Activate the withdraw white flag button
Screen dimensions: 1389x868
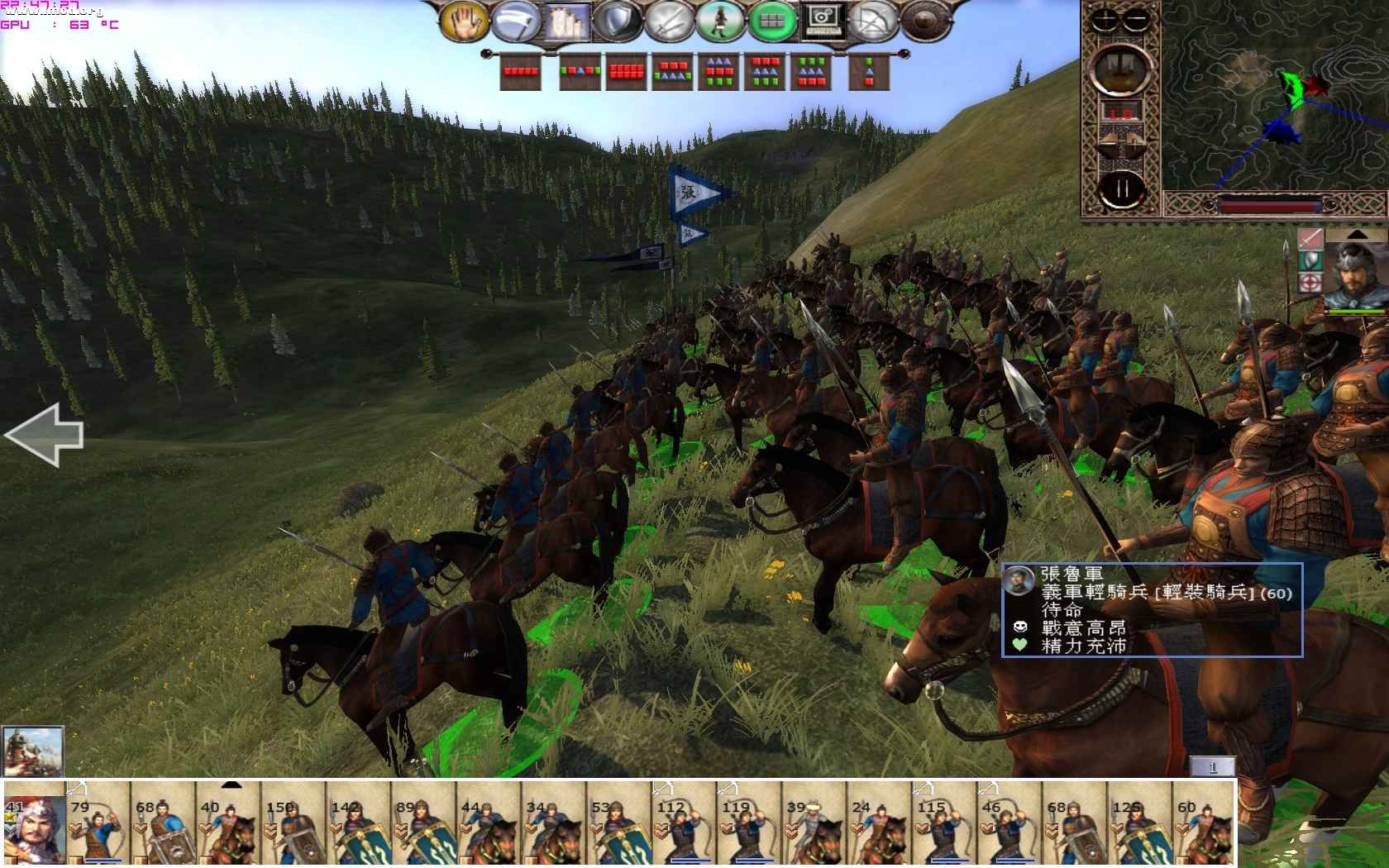click(515, 21)
